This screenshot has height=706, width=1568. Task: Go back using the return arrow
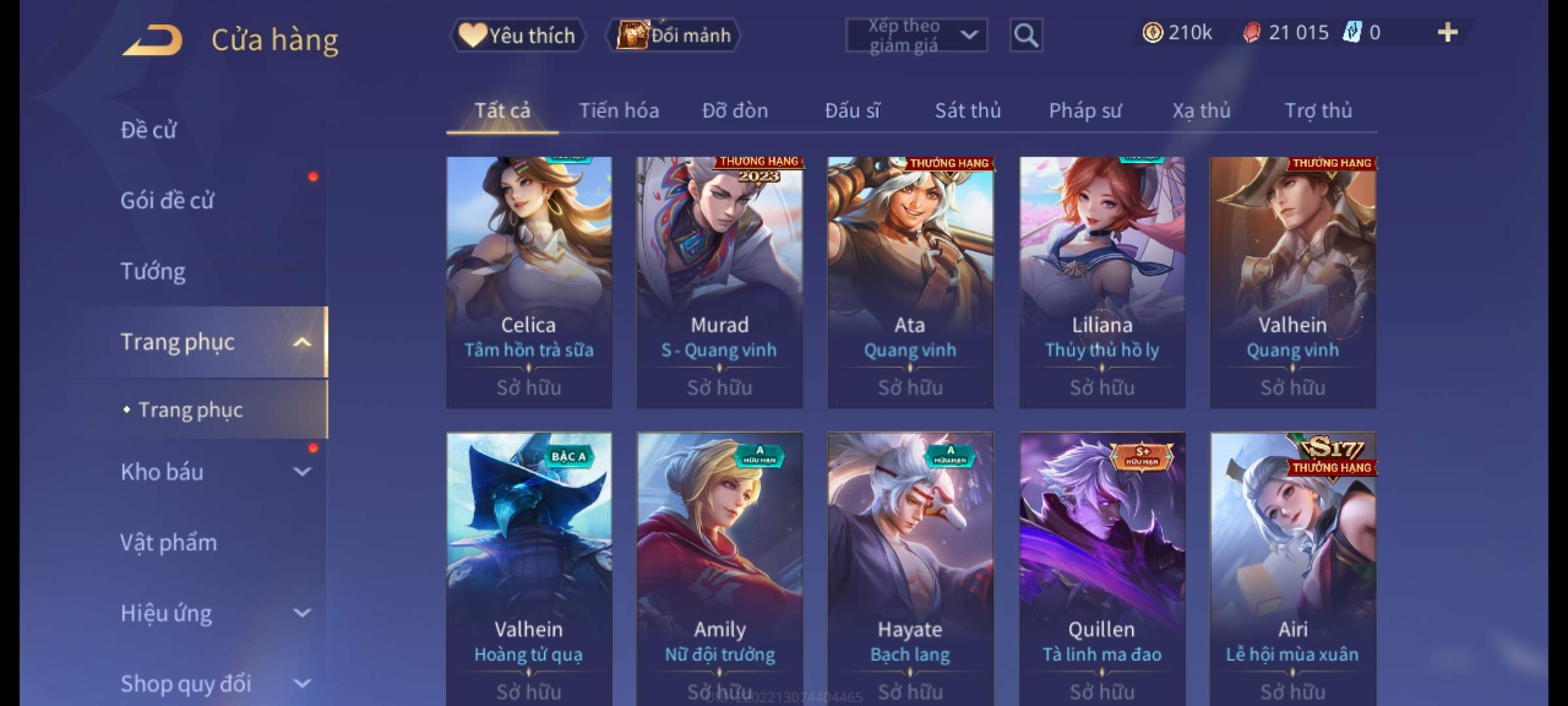click(152, 41)
